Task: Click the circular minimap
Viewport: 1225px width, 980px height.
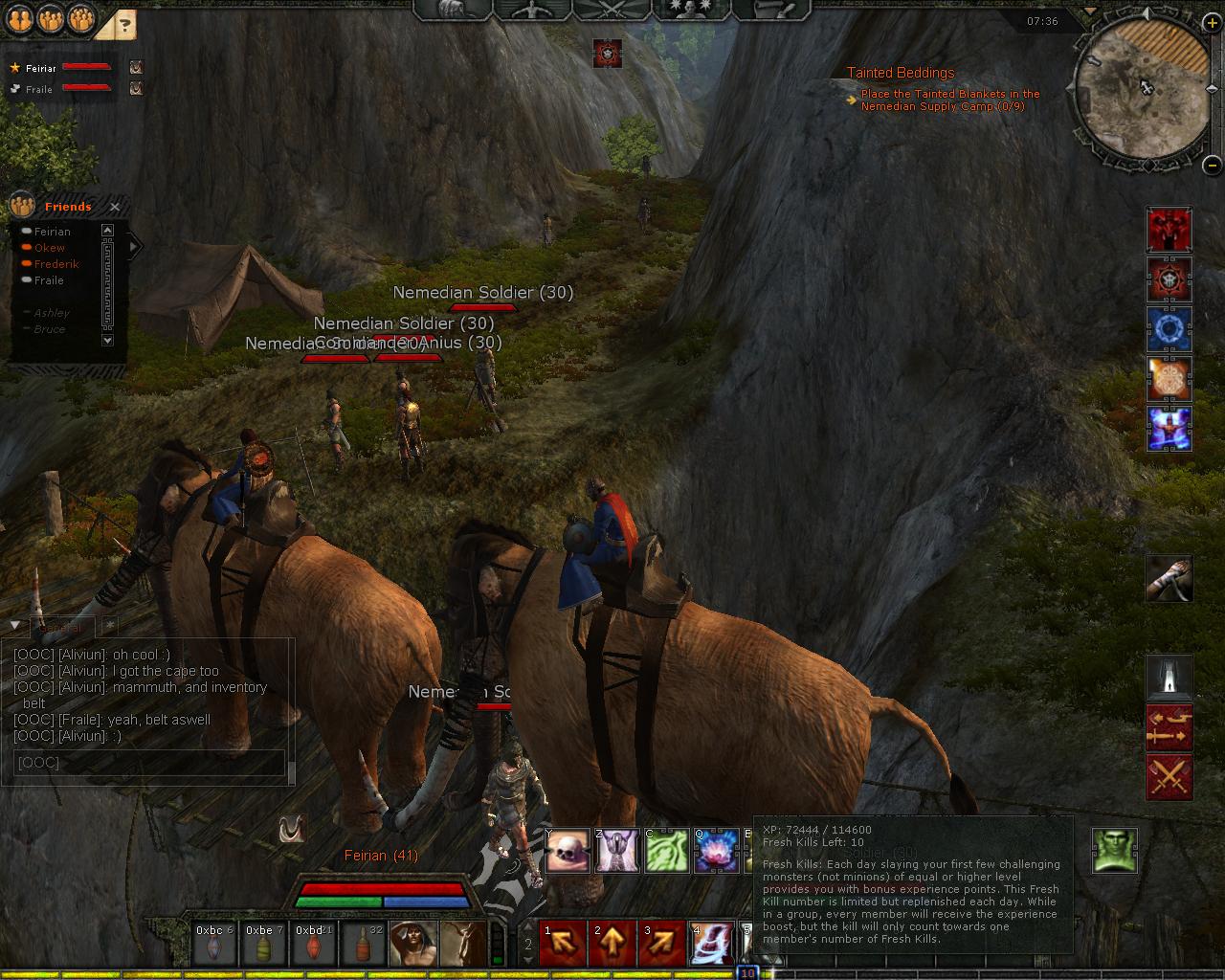Action: [x=1139, y=85]
